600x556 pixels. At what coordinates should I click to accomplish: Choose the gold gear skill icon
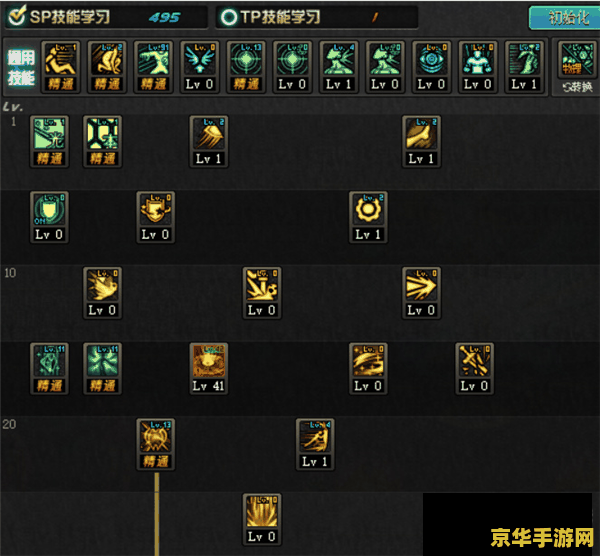368,210
